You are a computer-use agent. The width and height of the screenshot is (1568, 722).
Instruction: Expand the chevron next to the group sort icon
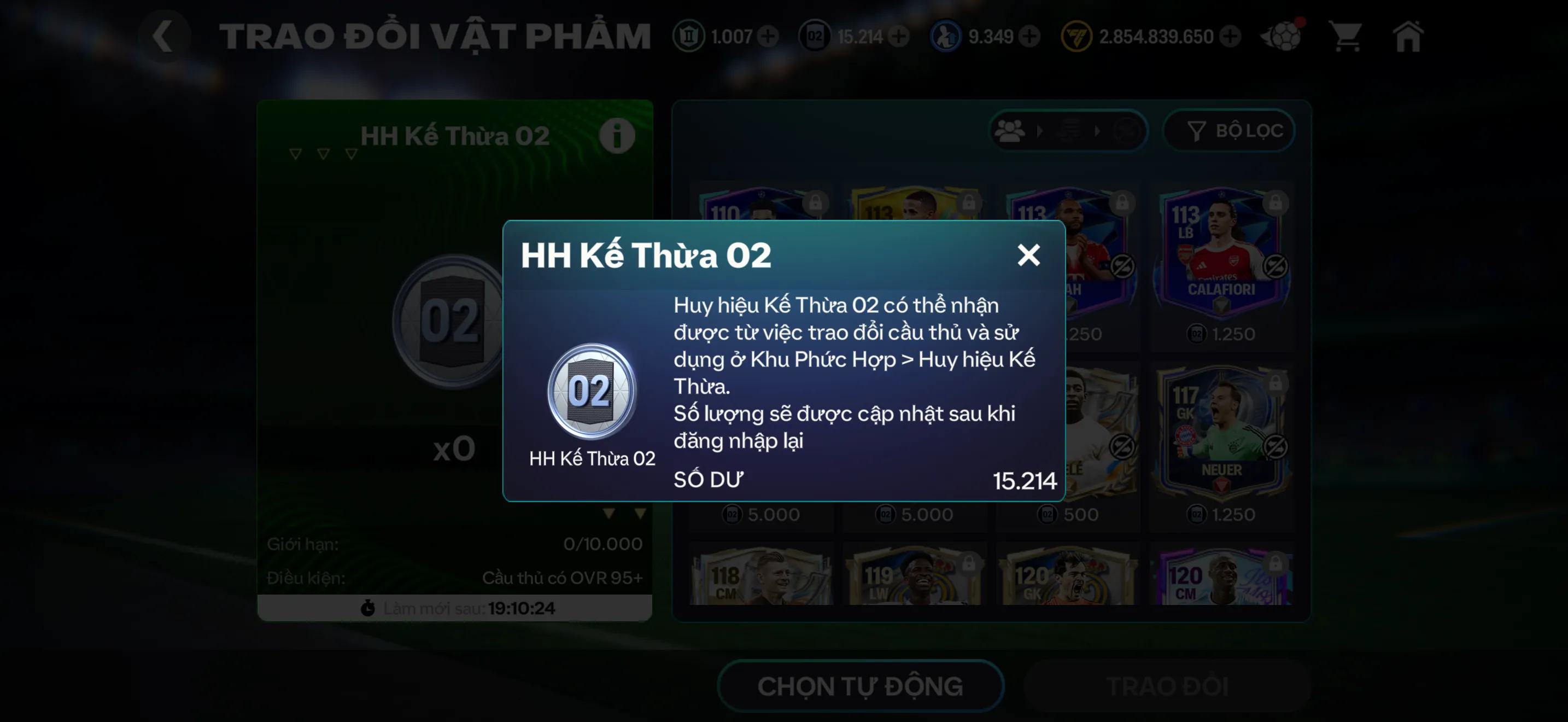tap(1040, 131)
